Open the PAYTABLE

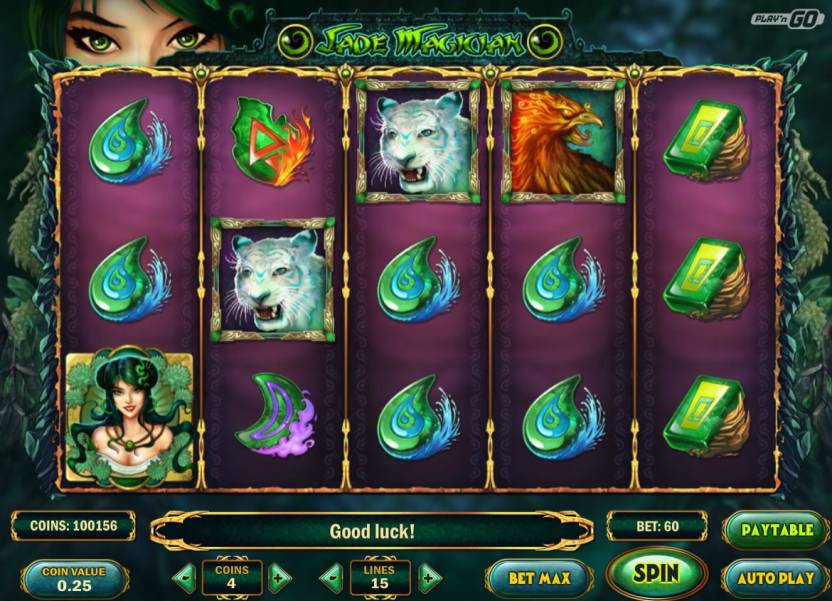tap(776, 529)
